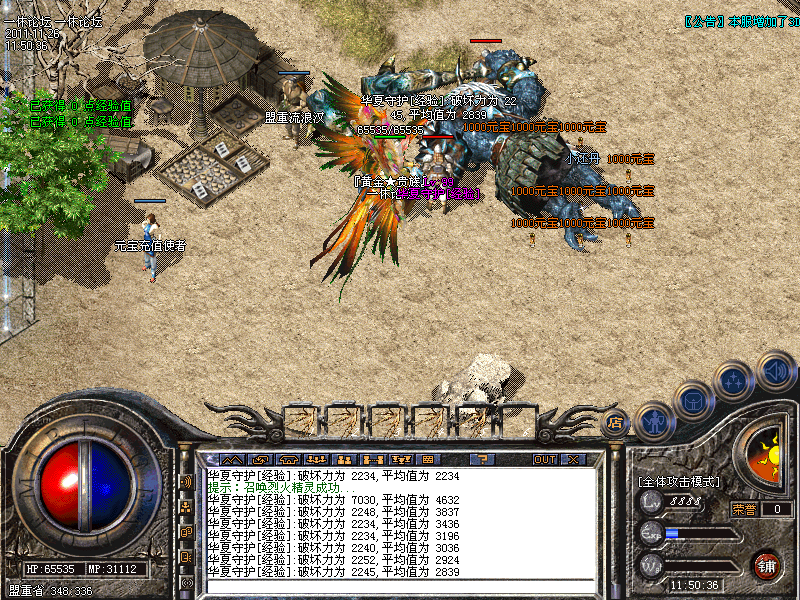Click the 荣誉 honor label
Screen dimensions: 800x600
[743, 509]
